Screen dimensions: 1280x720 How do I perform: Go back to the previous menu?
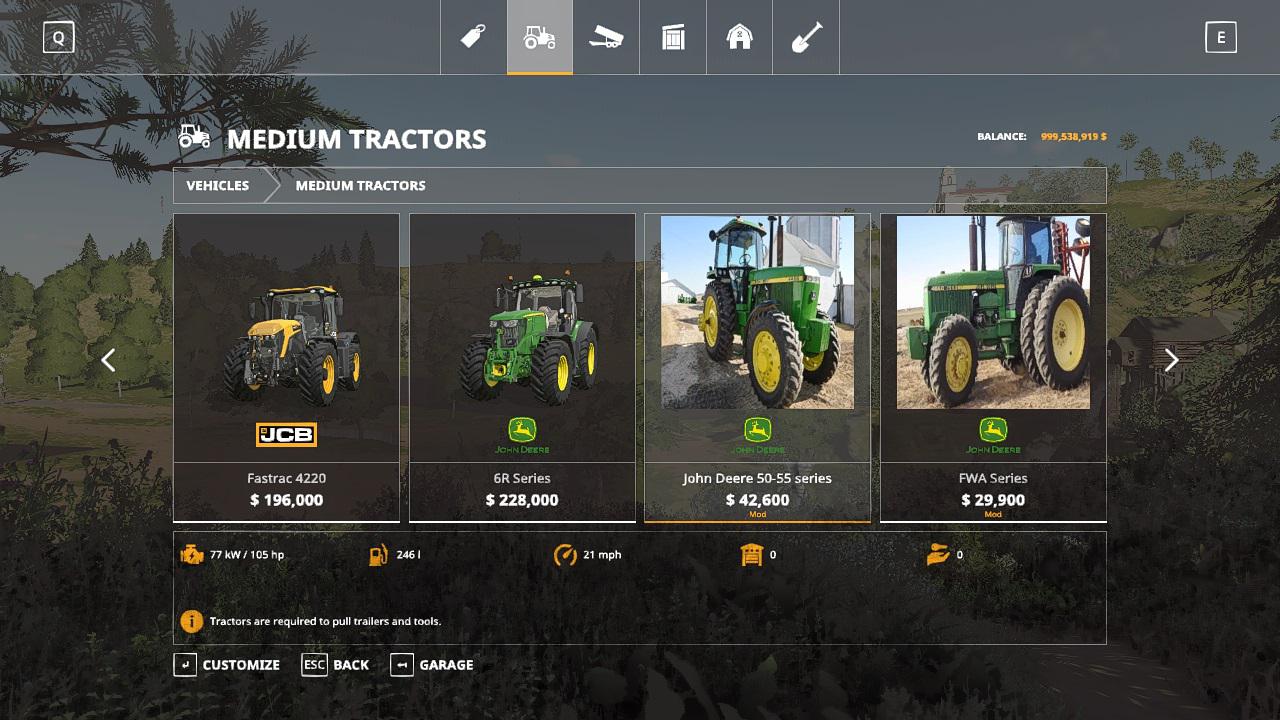click(x=336, y=665)
